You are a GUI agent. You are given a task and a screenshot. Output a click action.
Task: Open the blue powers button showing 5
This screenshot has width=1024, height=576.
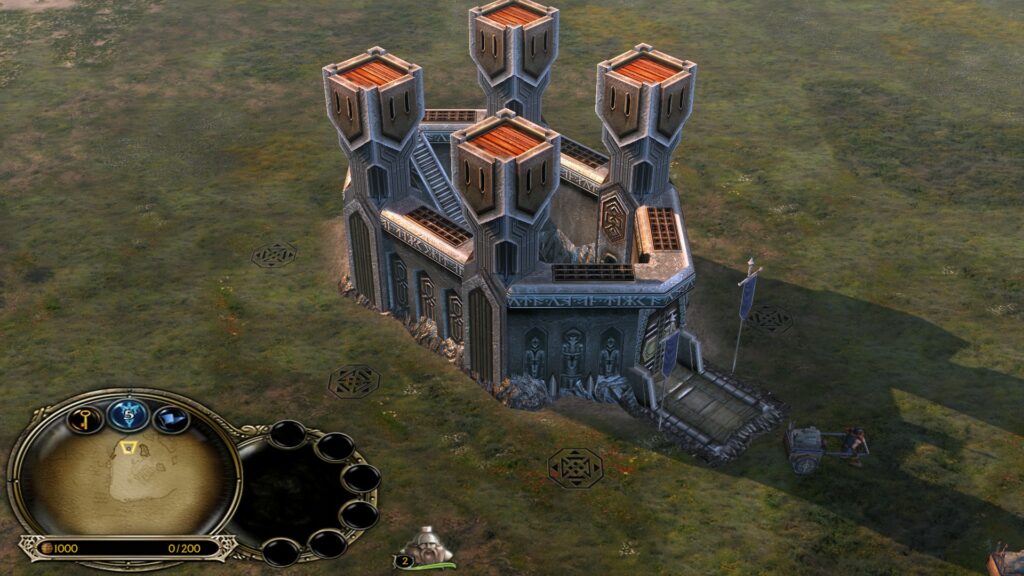tap(128, 413)
